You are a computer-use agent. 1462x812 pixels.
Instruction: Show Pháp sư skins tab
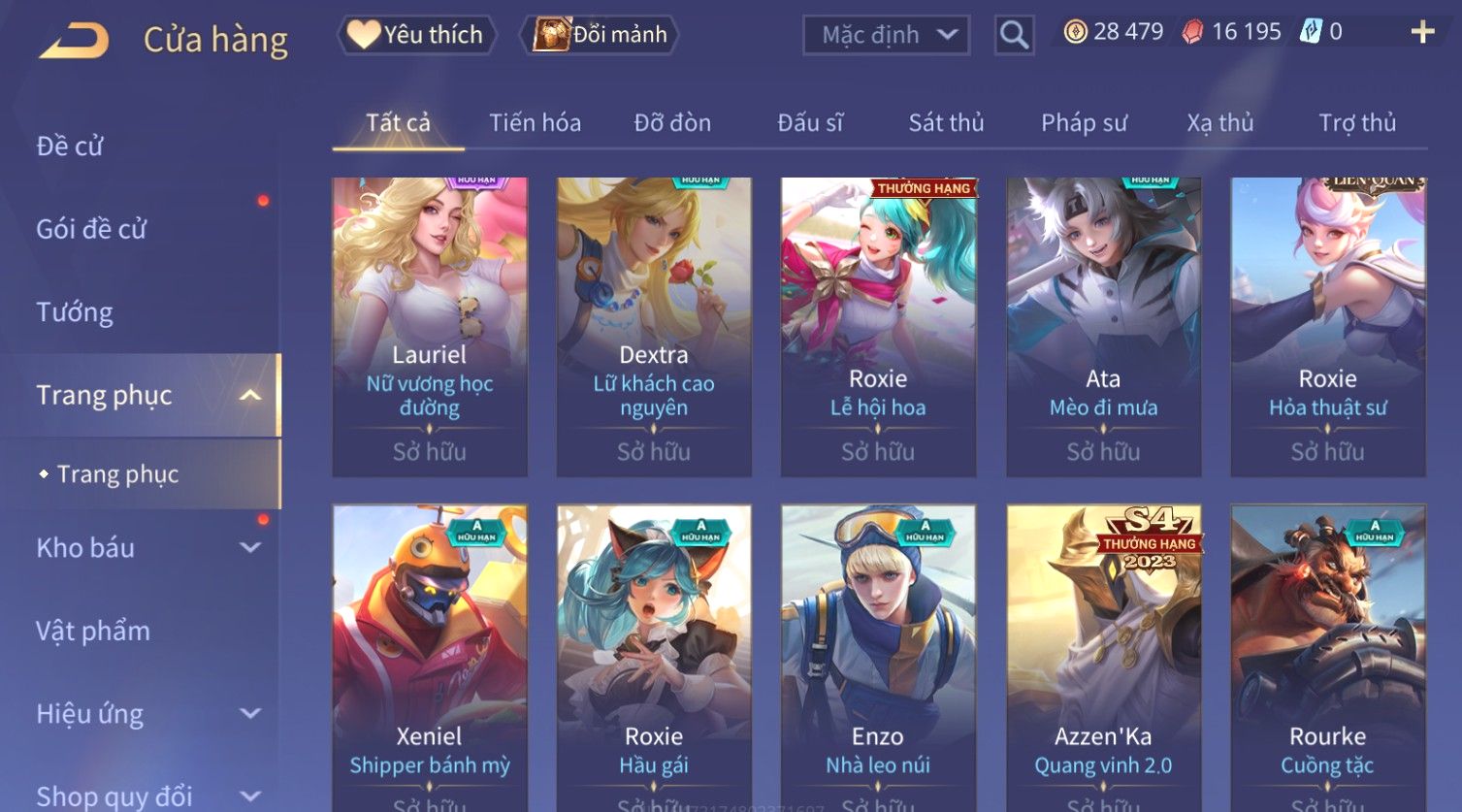click(1084, 123)
